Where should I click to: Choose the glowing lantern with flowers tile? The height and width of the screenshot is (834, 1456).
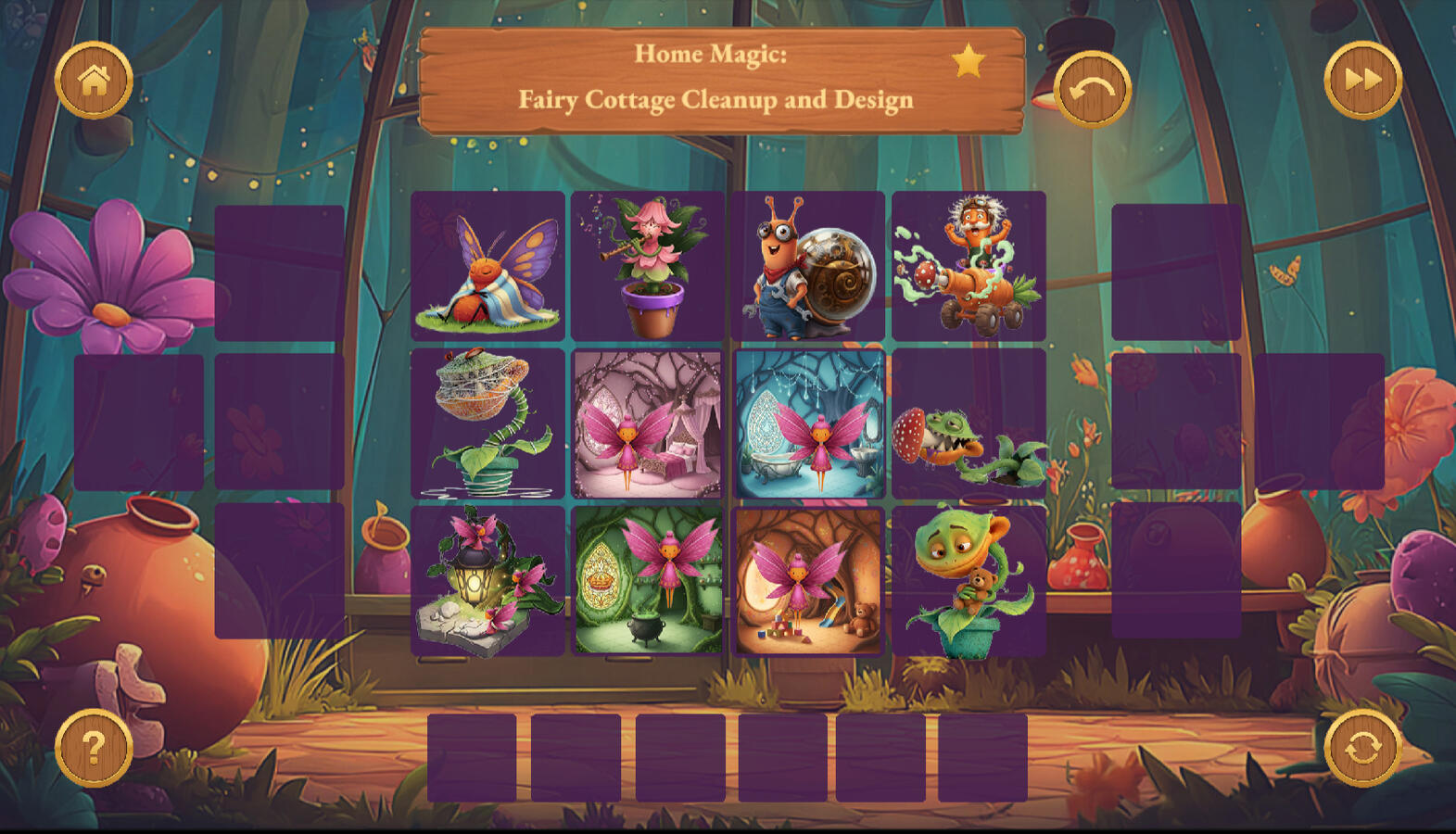487,581
